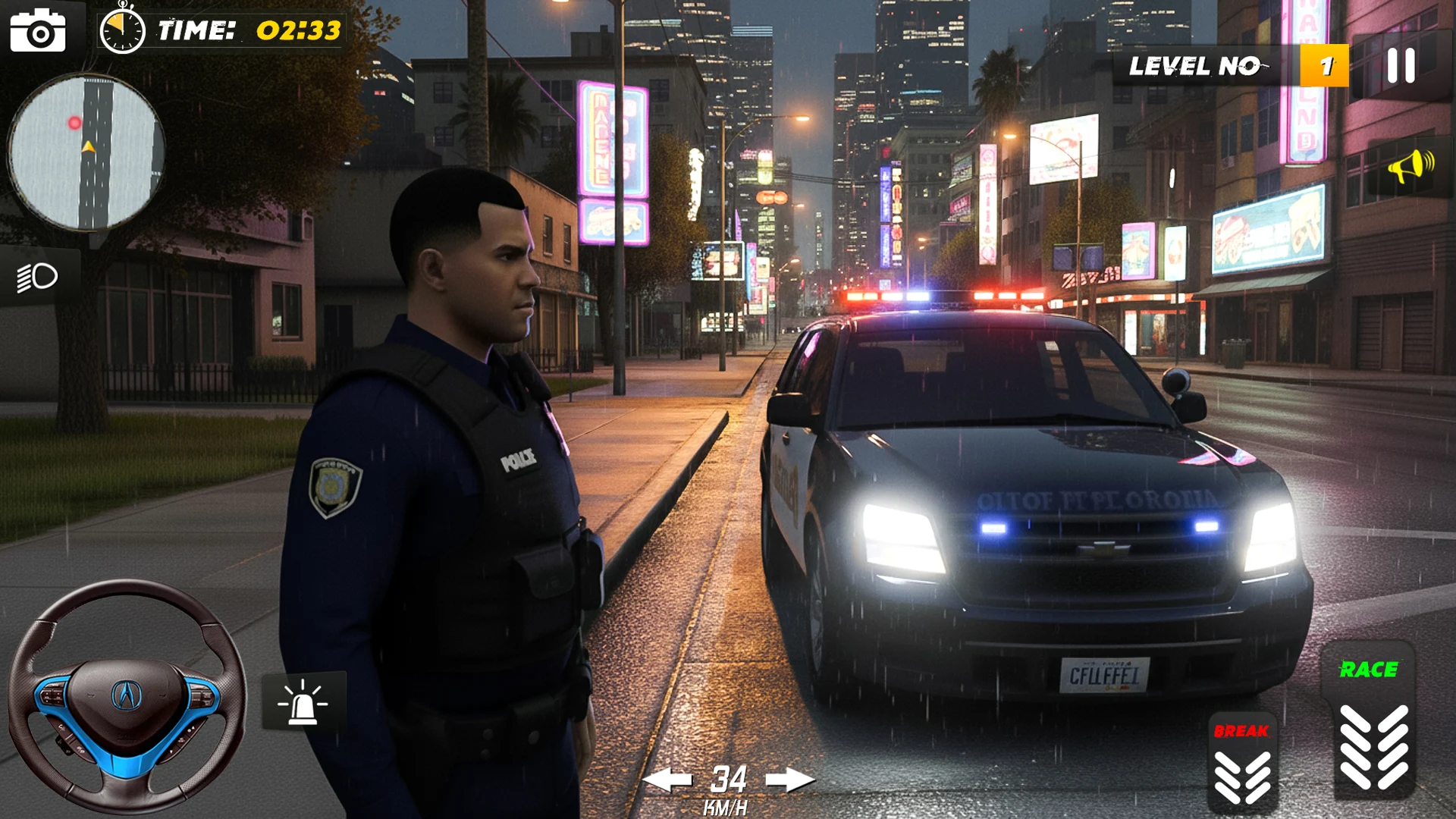Open the circular minimap

click(x=86, y=152)
